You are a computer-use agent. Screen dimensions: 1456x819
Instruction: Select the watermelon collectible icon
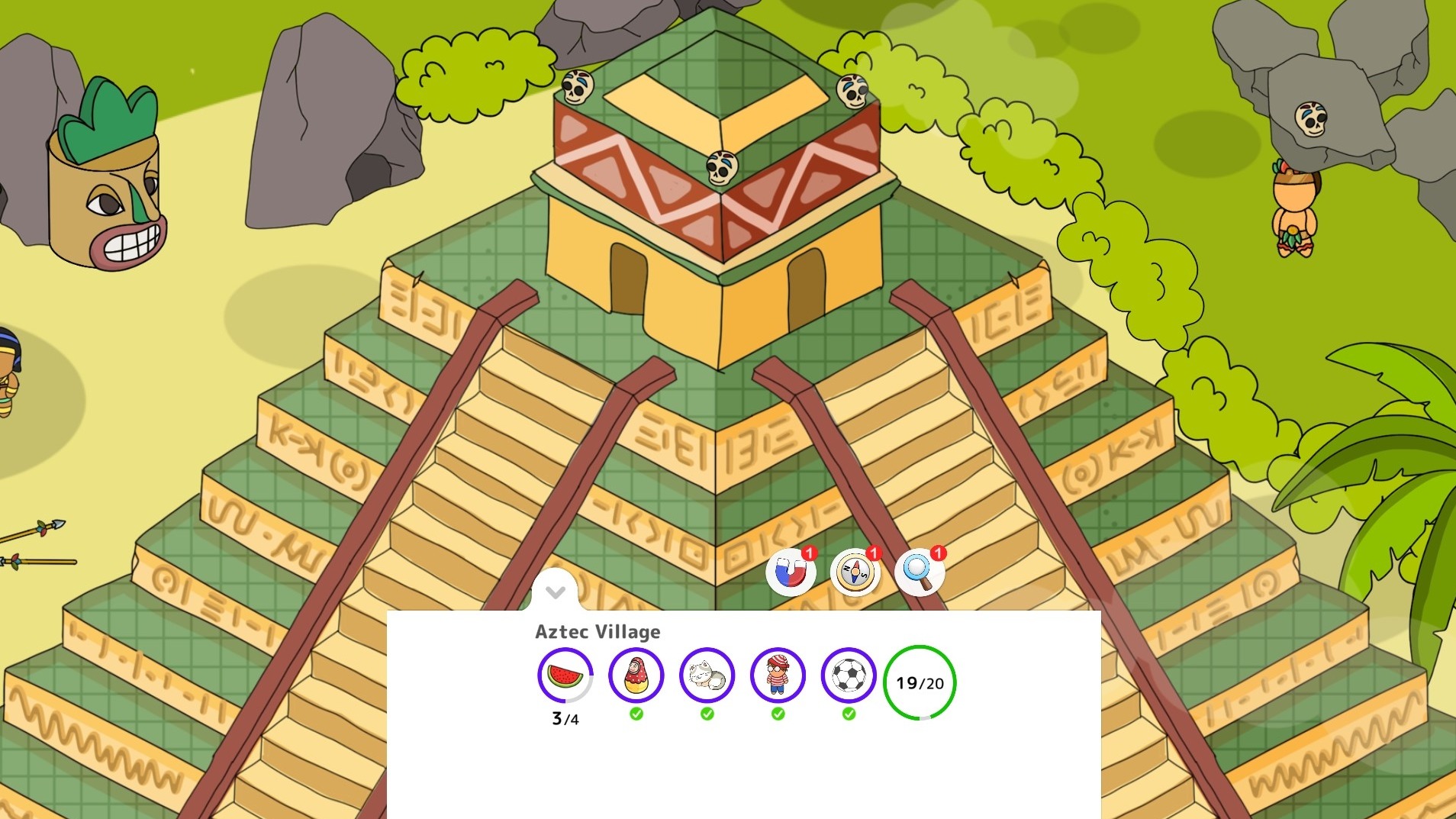point(566,676)
